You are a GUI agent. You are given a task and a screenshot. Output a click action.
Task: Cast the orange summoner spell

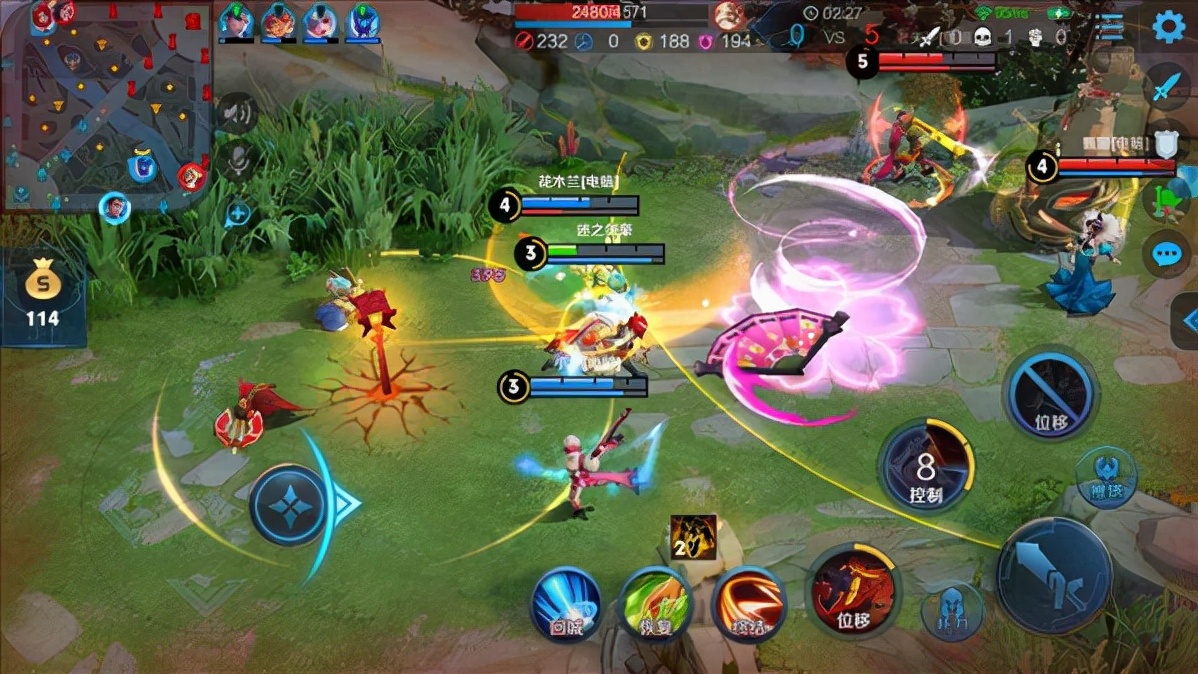click(x=748, y=603)
